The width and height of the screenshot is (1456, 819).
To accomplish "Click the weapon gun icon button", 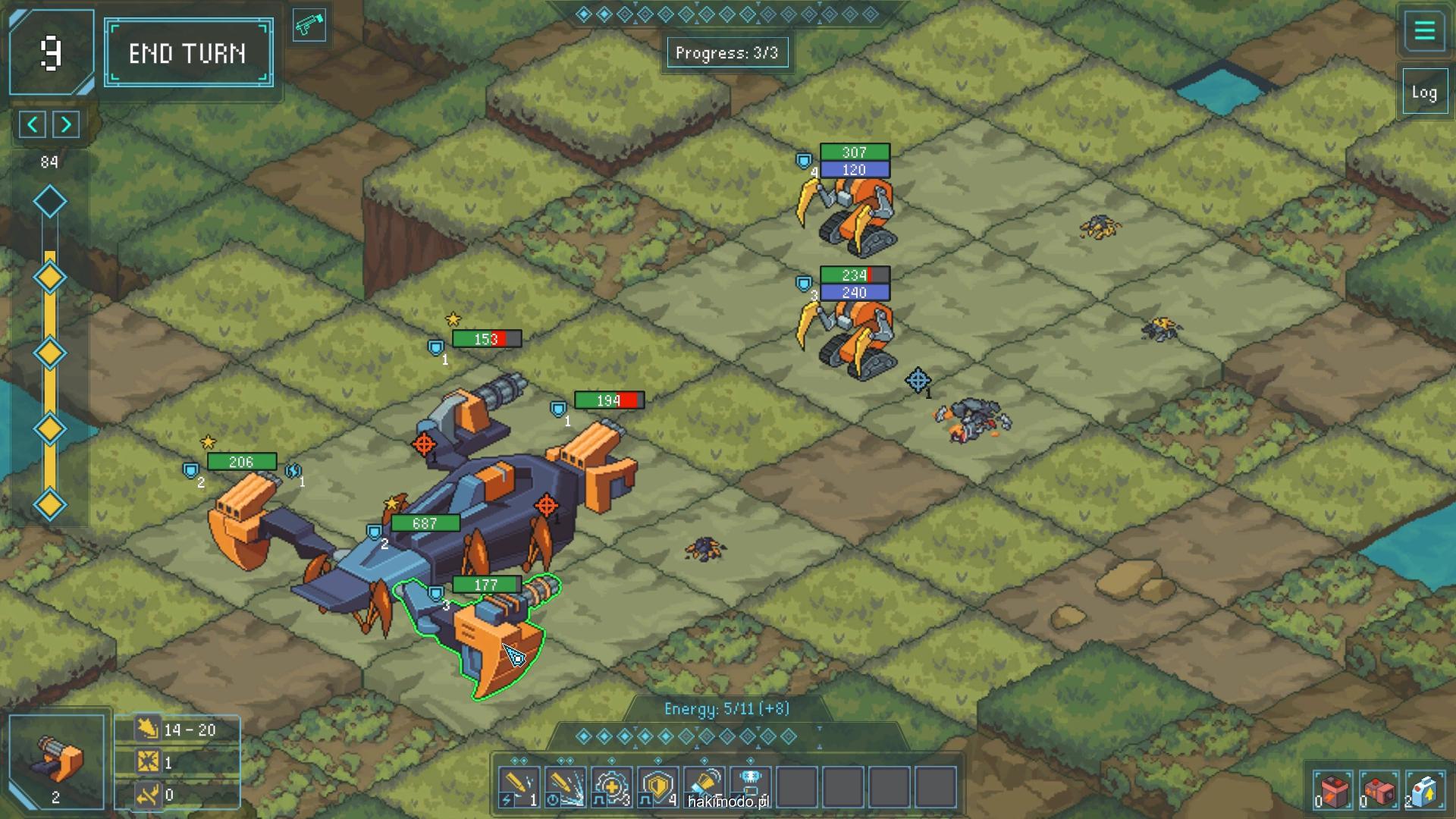I will pos(309,27).
